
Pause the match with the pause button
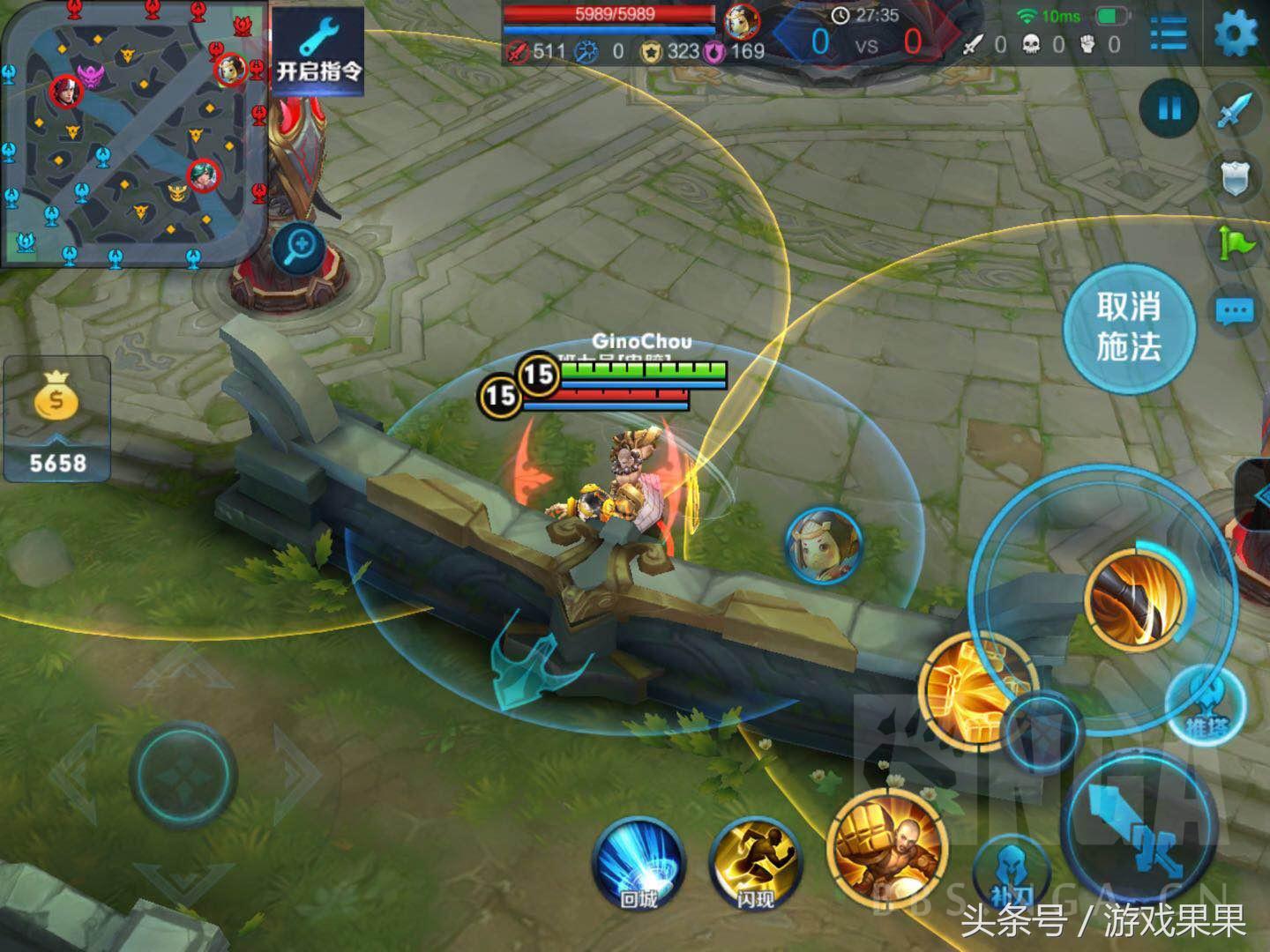[1169, 108]
